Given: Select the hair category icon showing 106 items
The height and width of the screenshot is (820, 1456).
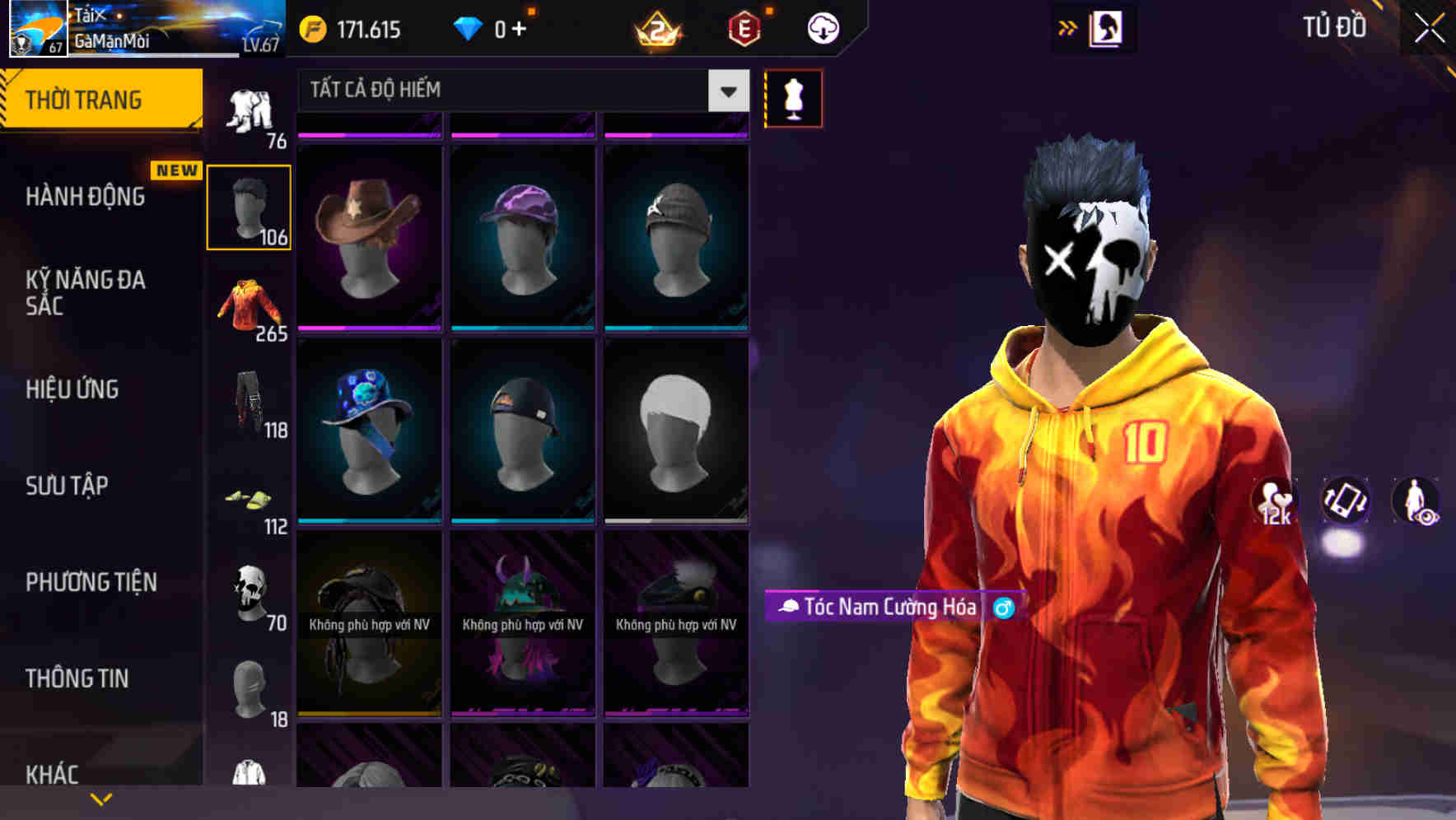Looking at the screenshot, I should (249, 206).
